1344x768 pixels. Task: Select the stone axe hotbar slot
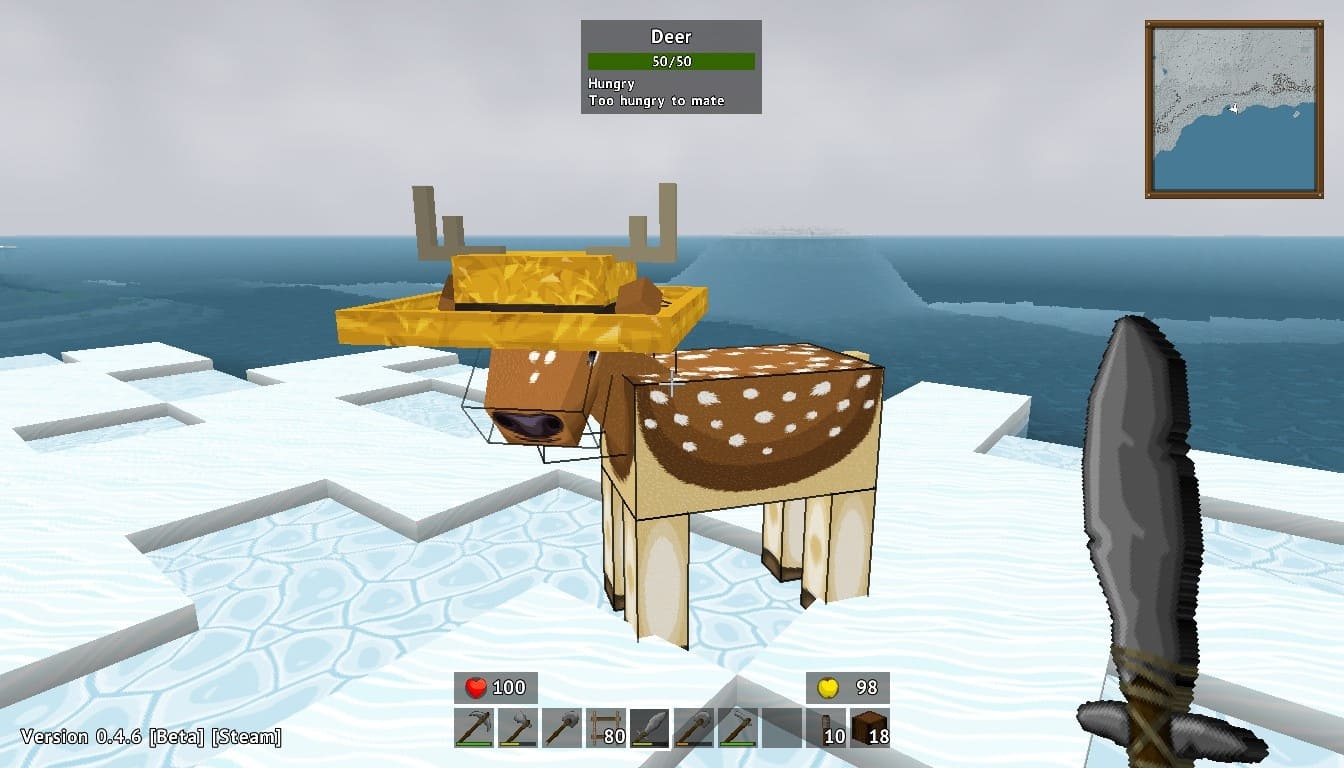pos(518,727)
